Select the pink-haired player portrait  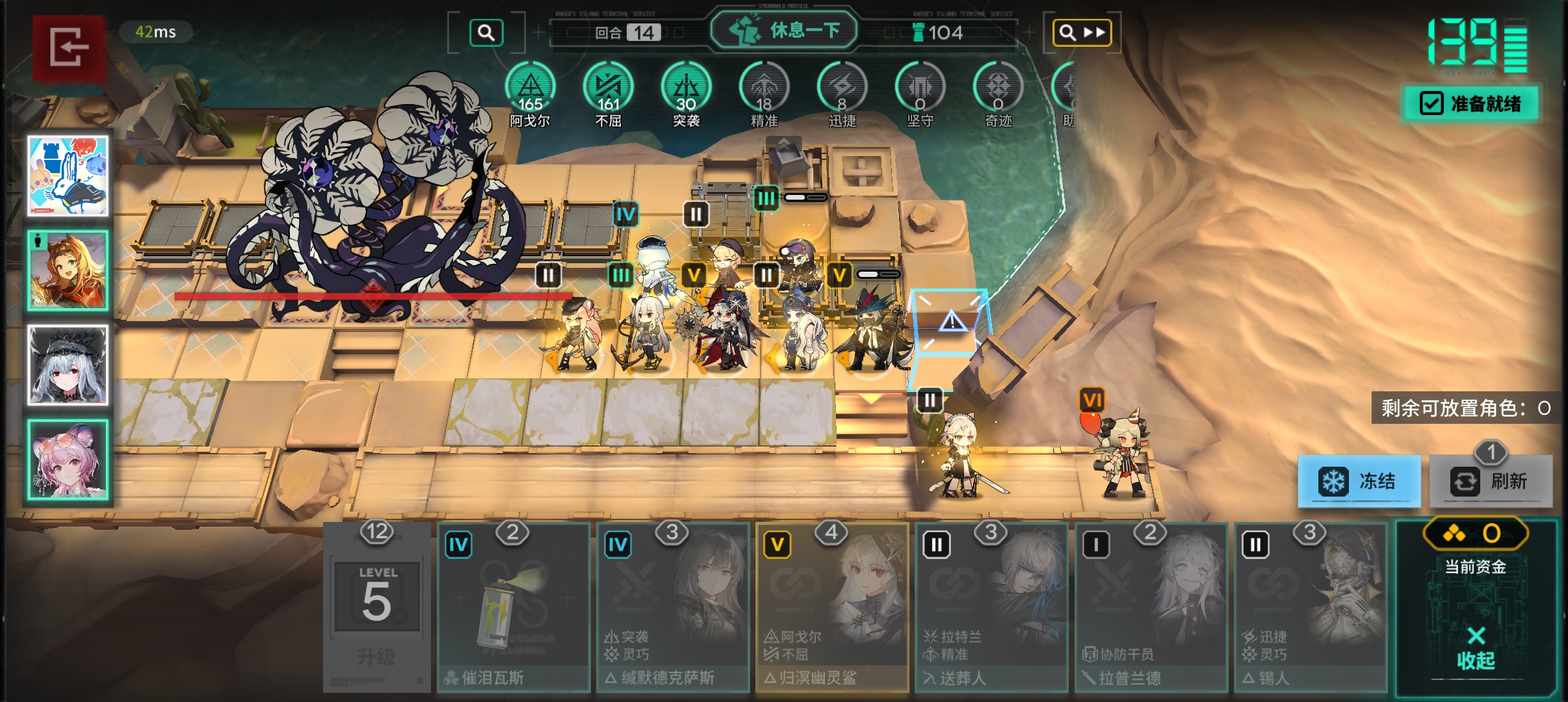68,459
